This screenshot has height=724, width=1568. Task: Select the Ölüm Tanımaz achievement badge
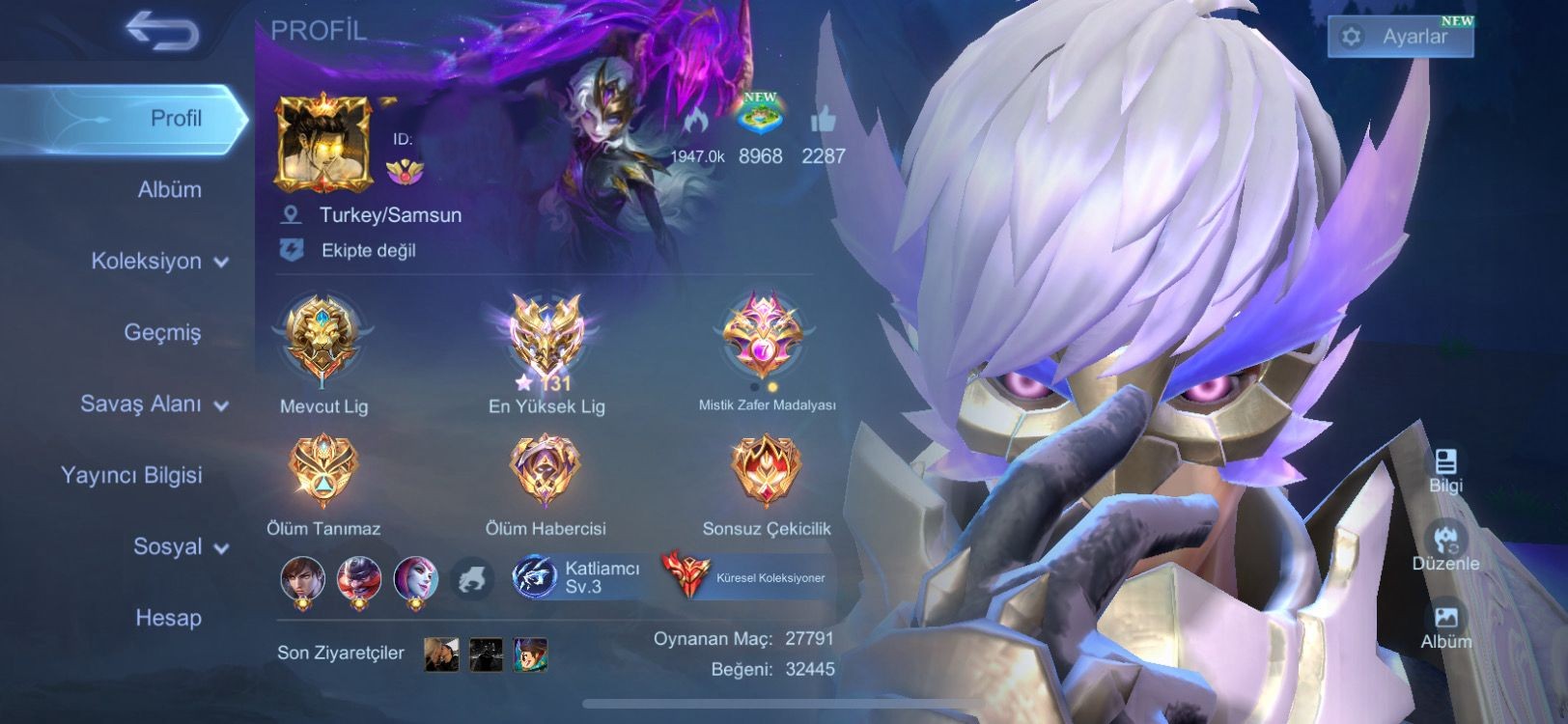tap(323, 470)
